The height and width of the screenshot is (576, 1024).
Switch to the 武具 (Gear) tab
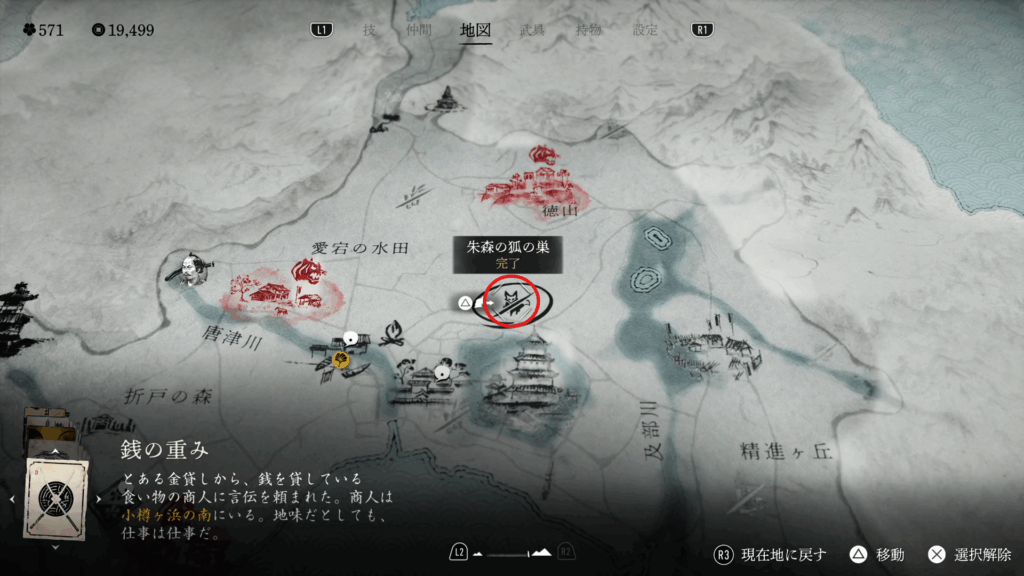[x=533, y=30]
